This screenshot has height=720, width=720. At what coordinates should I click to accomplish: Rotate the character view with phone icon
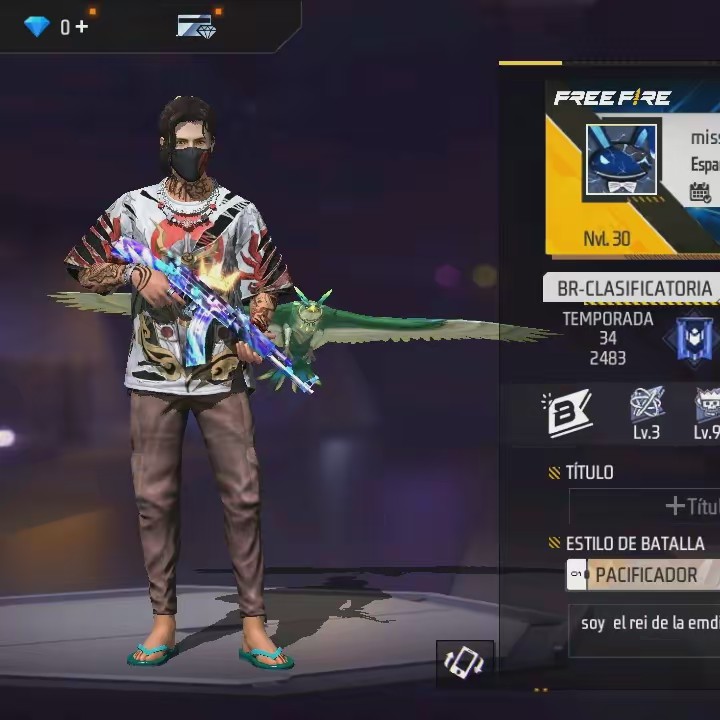click(x=464, y=663)
